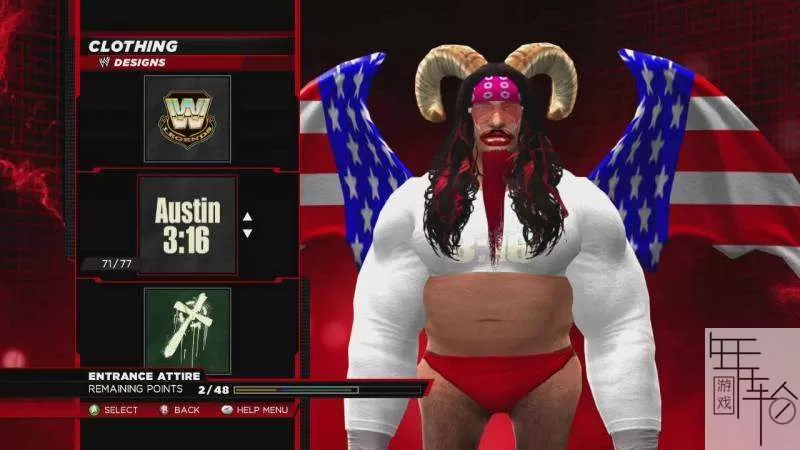800x450 pixels.
Task: Click the up arrow beside Austin 3:16
Action: tap(248, 216)
